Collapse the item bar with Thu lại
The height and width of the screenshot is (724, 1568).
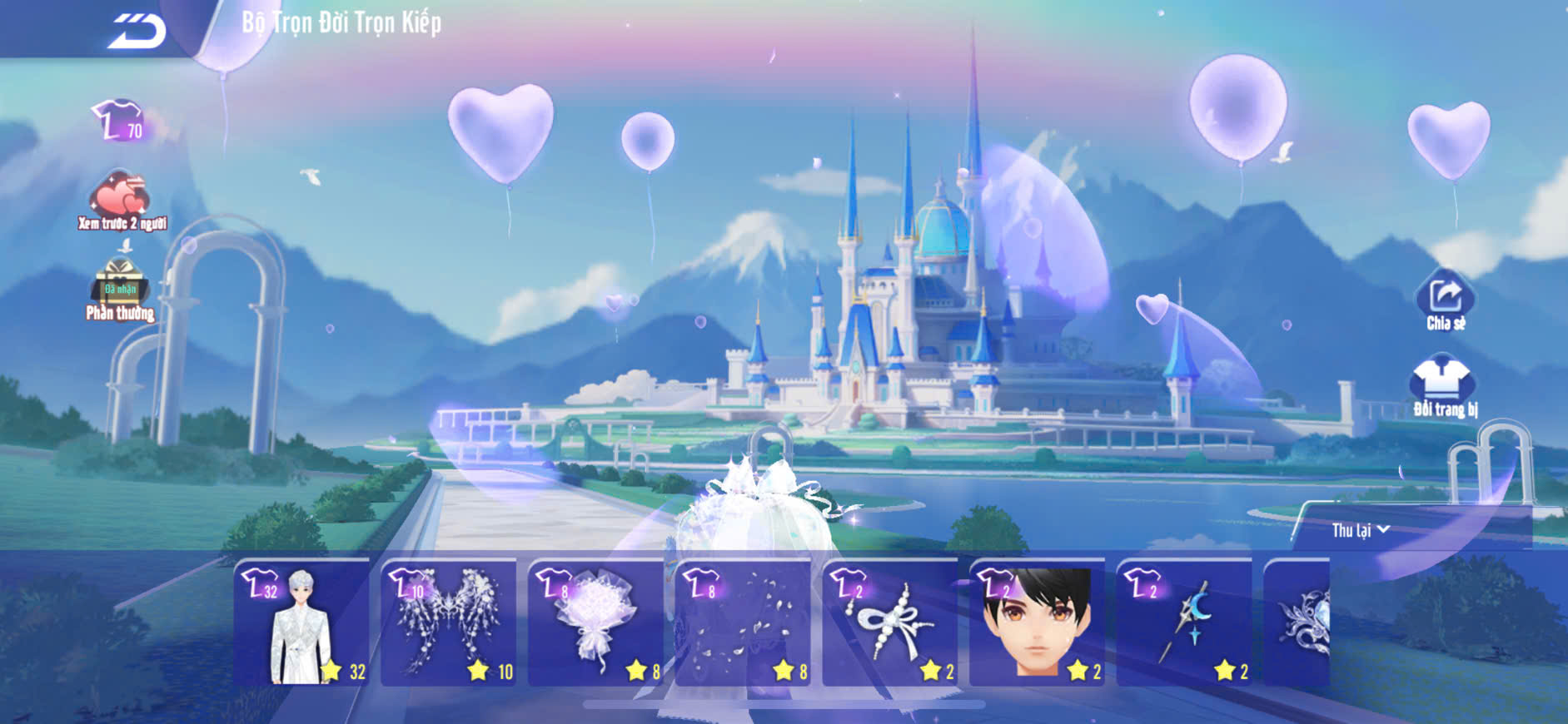[1360, 530]
